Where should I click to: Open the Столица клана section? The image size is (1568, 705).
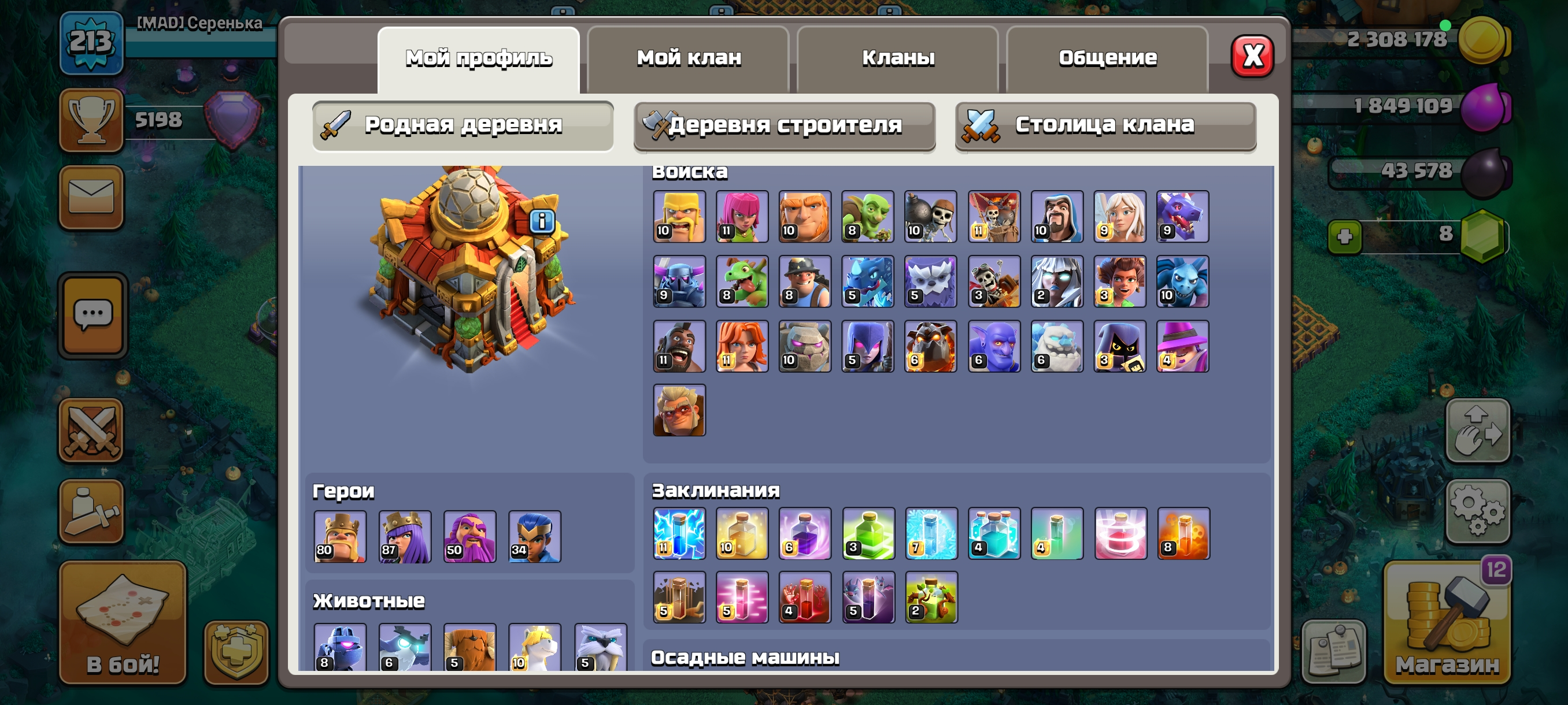pyautogui.click(x=1105, y=125)
